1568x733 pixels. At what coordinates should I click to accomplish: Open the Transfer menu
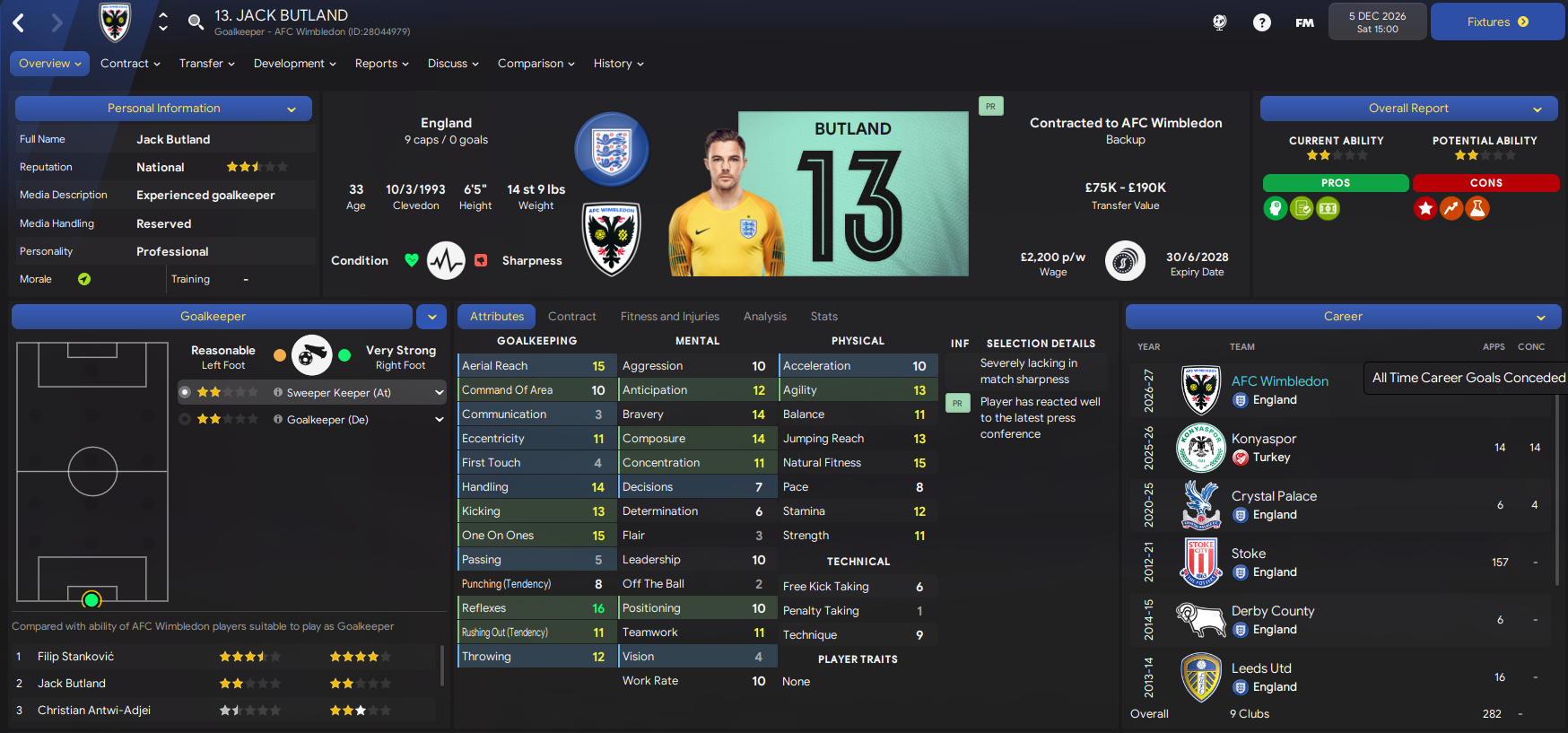click(x=206, y=64)
